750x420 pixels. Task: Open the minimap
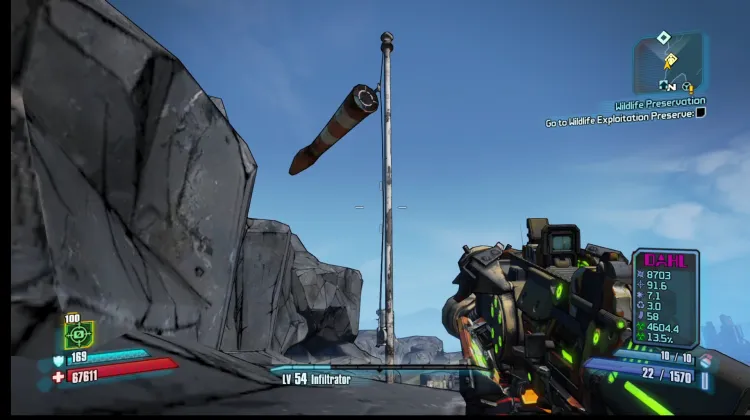coord(669,67)
